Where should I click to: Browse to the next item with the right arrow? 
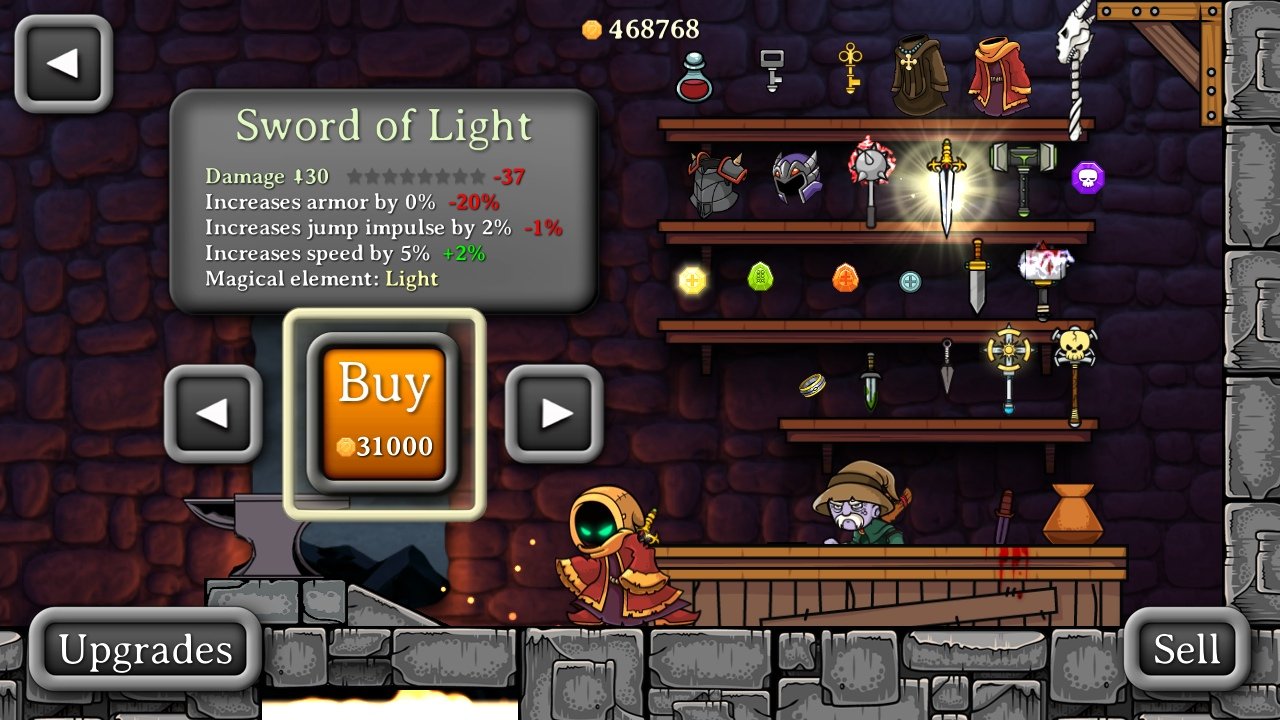pyautogui.click(x=553, y=413)
